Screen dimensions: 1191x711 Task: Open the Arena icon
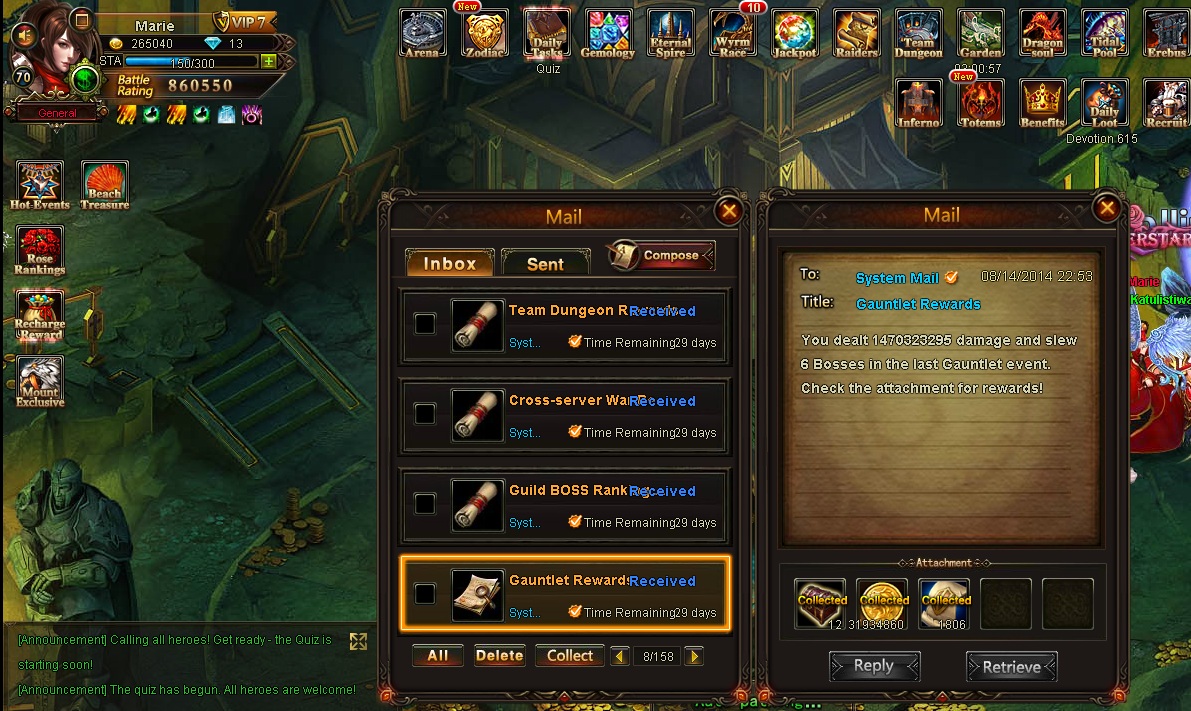422,34
